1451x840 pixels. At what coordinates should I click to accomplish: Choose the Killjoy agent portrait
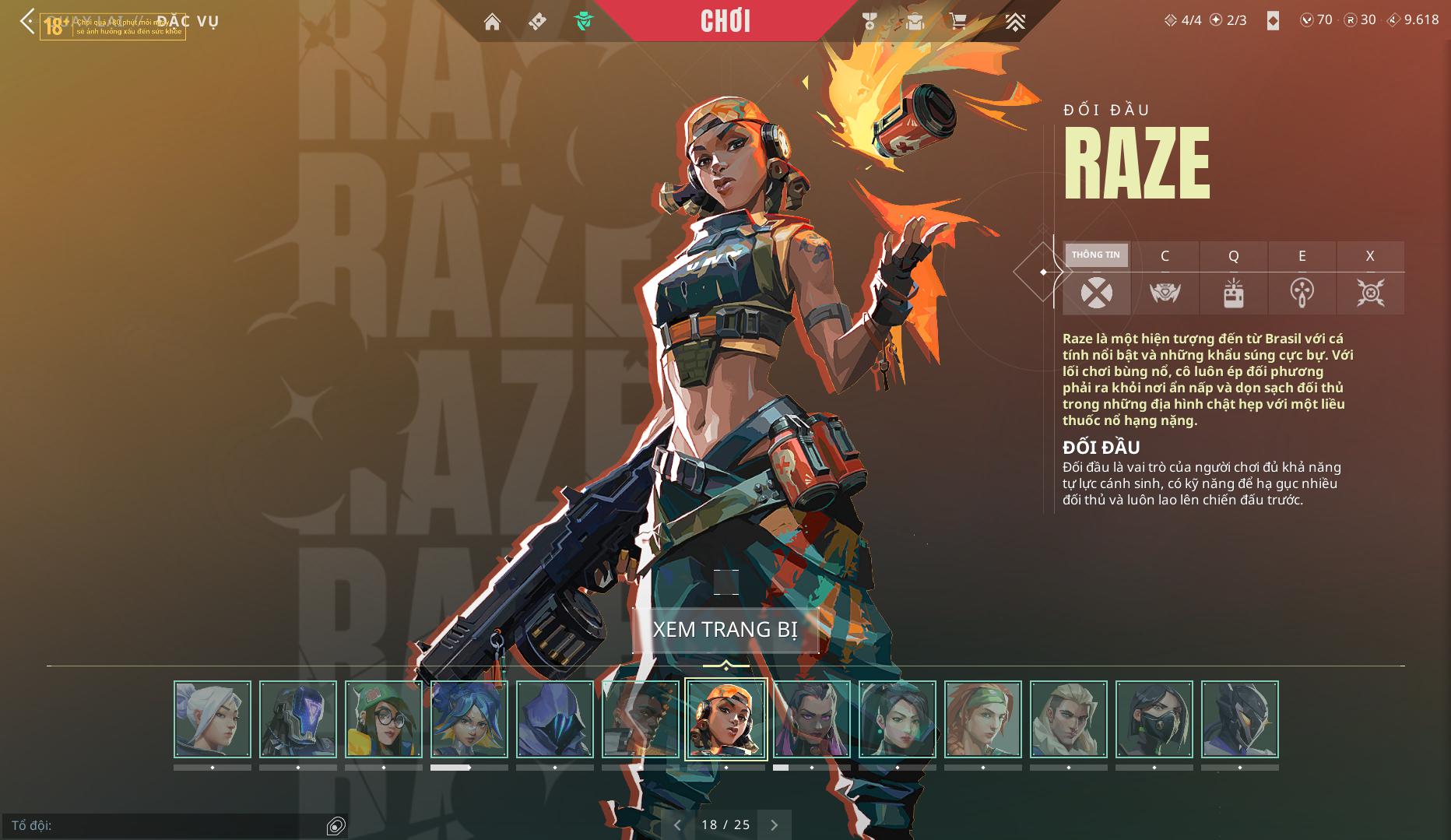point(384,719)
